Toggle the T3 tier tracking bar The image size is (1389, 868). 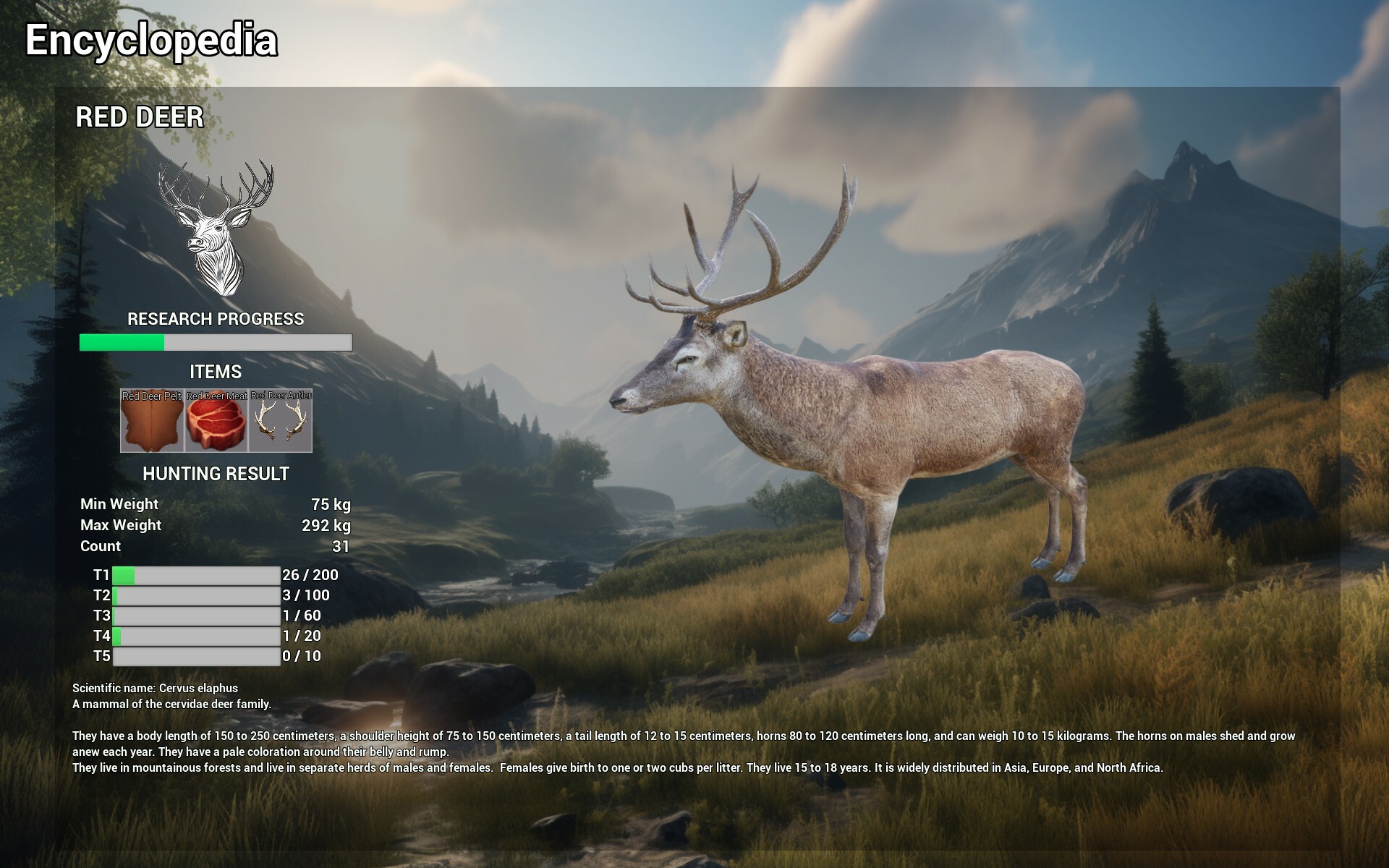point(197,616)
